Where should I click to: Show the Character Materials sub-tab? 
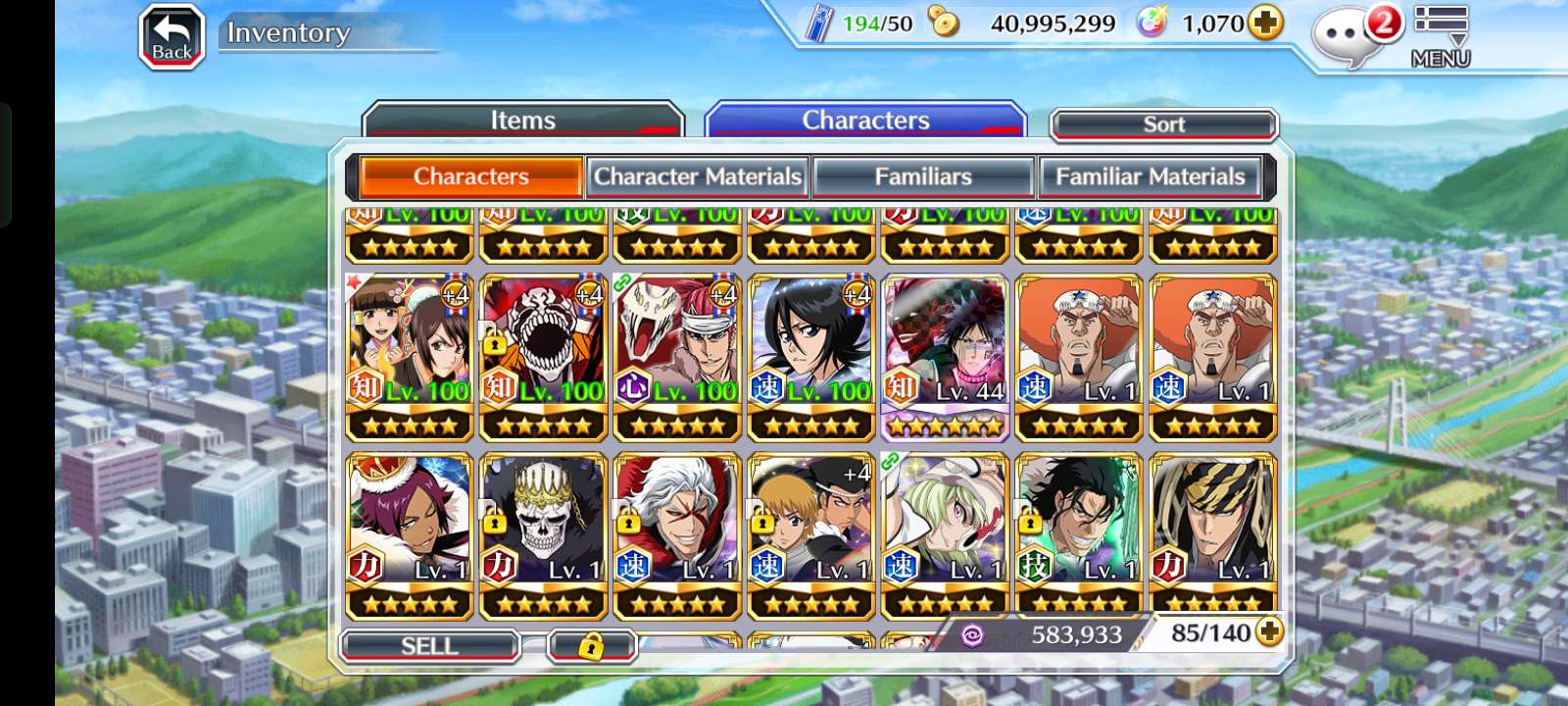[x=697, y=176]
